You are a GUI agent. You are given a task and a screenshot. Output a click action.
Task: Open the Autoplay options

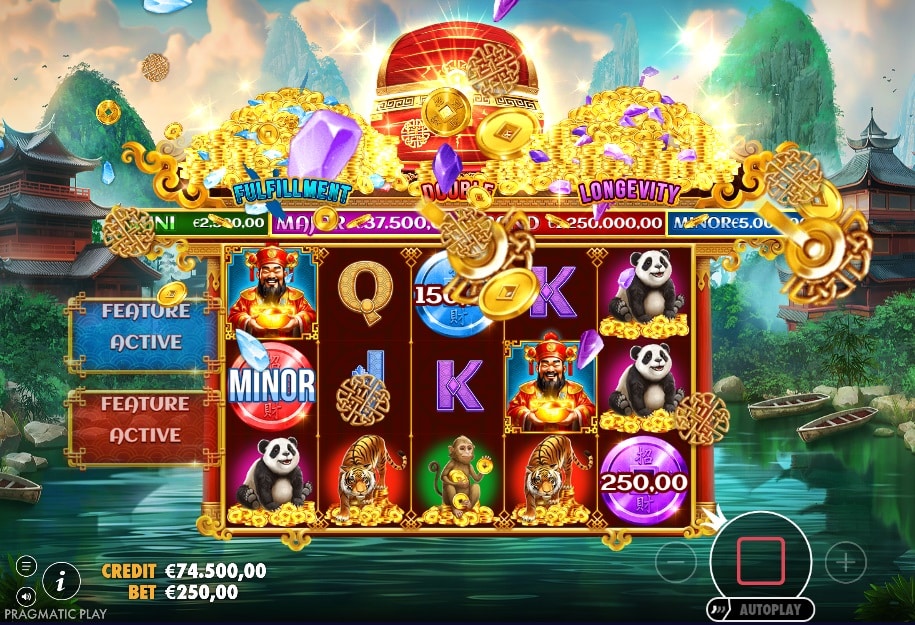[x=759, y=609]
